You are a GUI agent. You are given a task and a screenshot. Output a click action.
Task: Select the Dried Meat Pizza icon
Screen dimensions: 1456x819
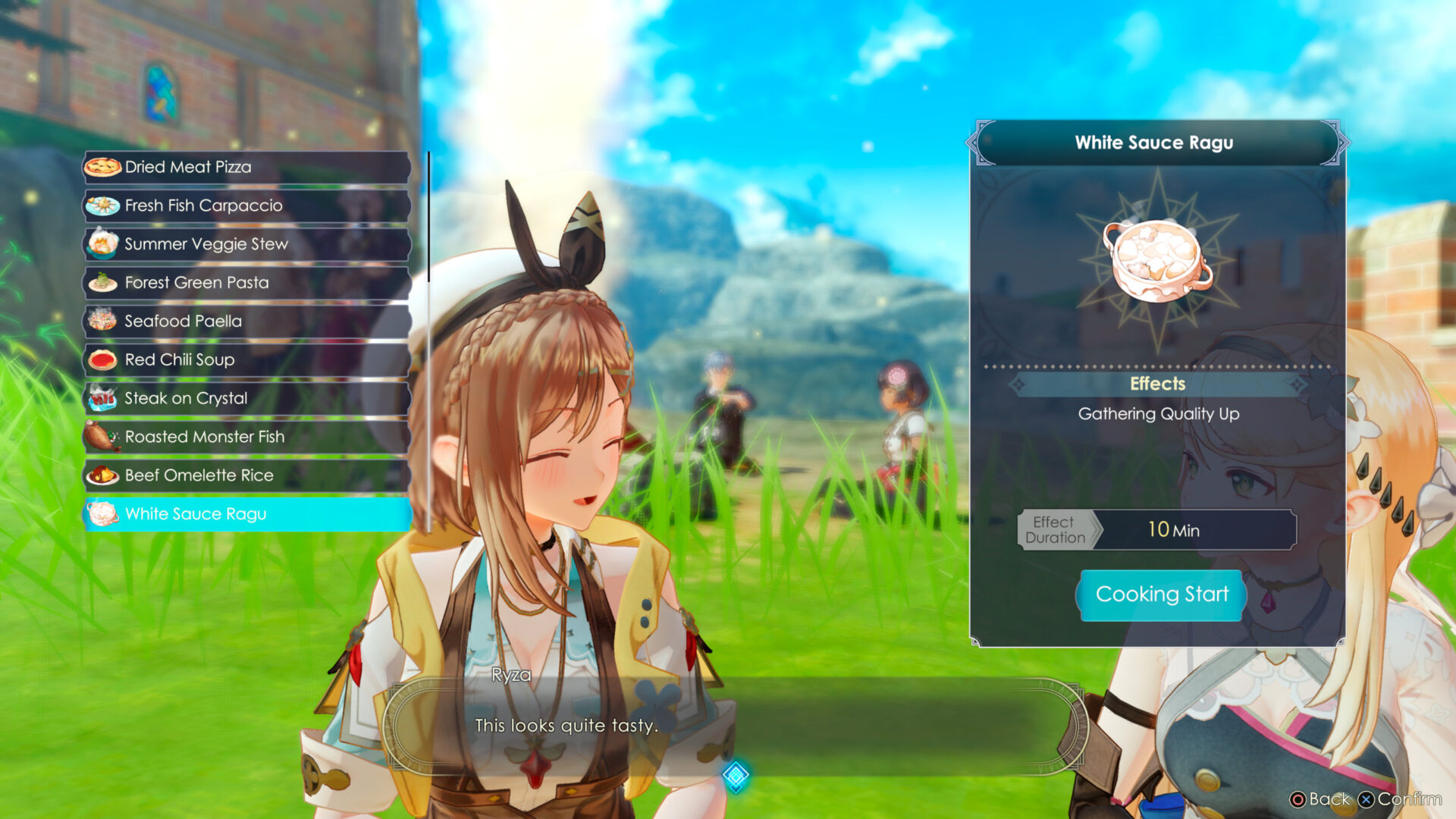pos(104,167)
